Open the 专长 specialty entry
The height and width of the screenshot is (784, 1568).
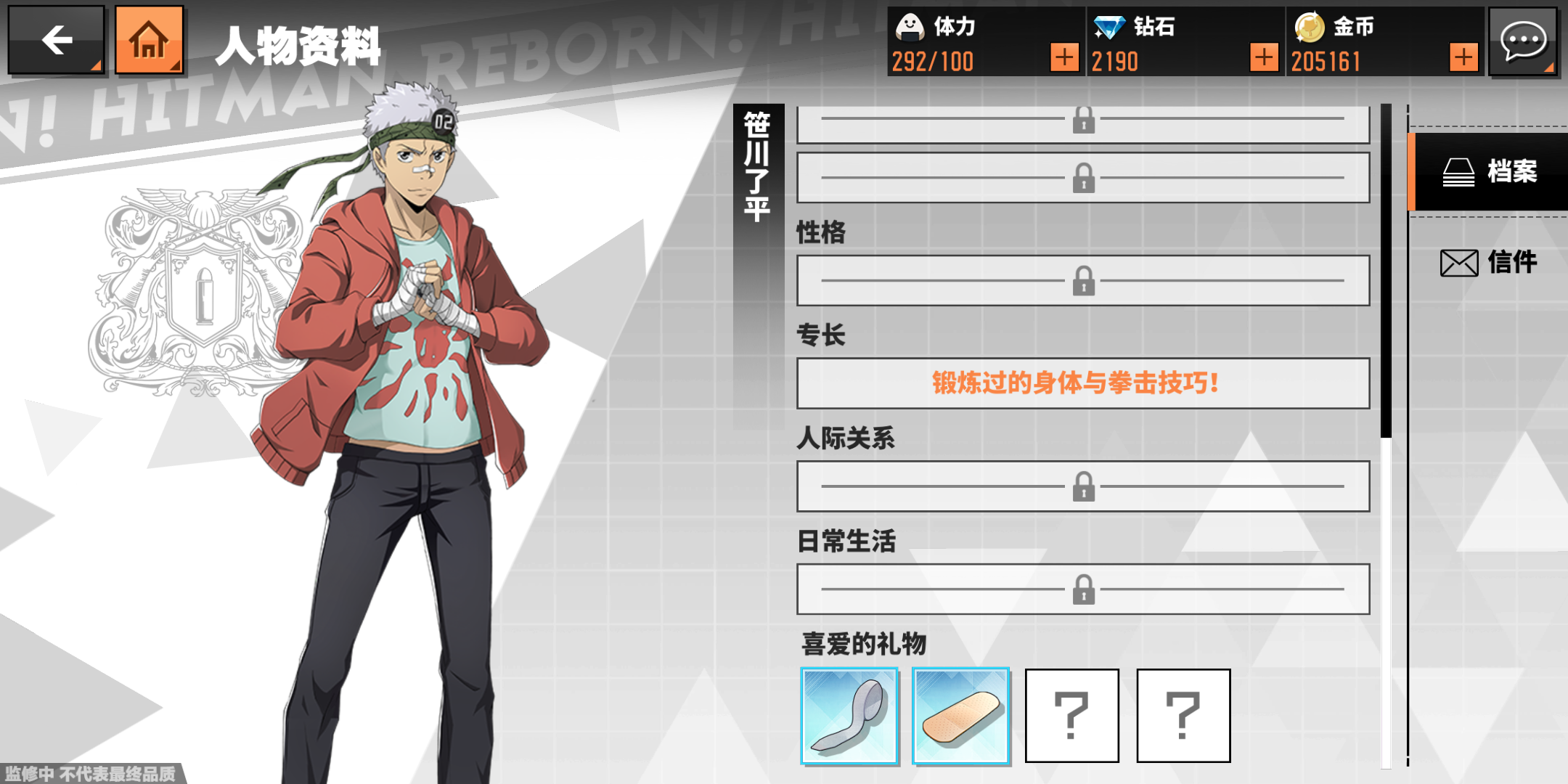[1082, 383]
